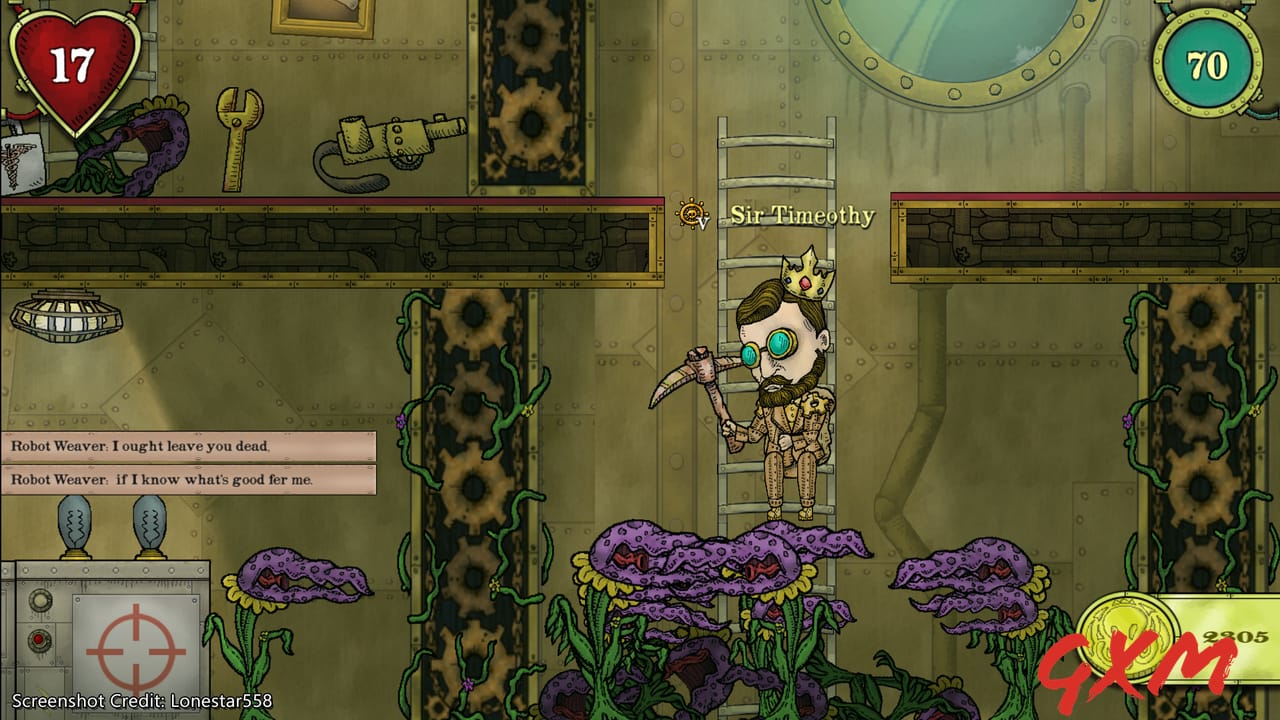
Task: Toggle the red button on the console
Action: point(39,638)
